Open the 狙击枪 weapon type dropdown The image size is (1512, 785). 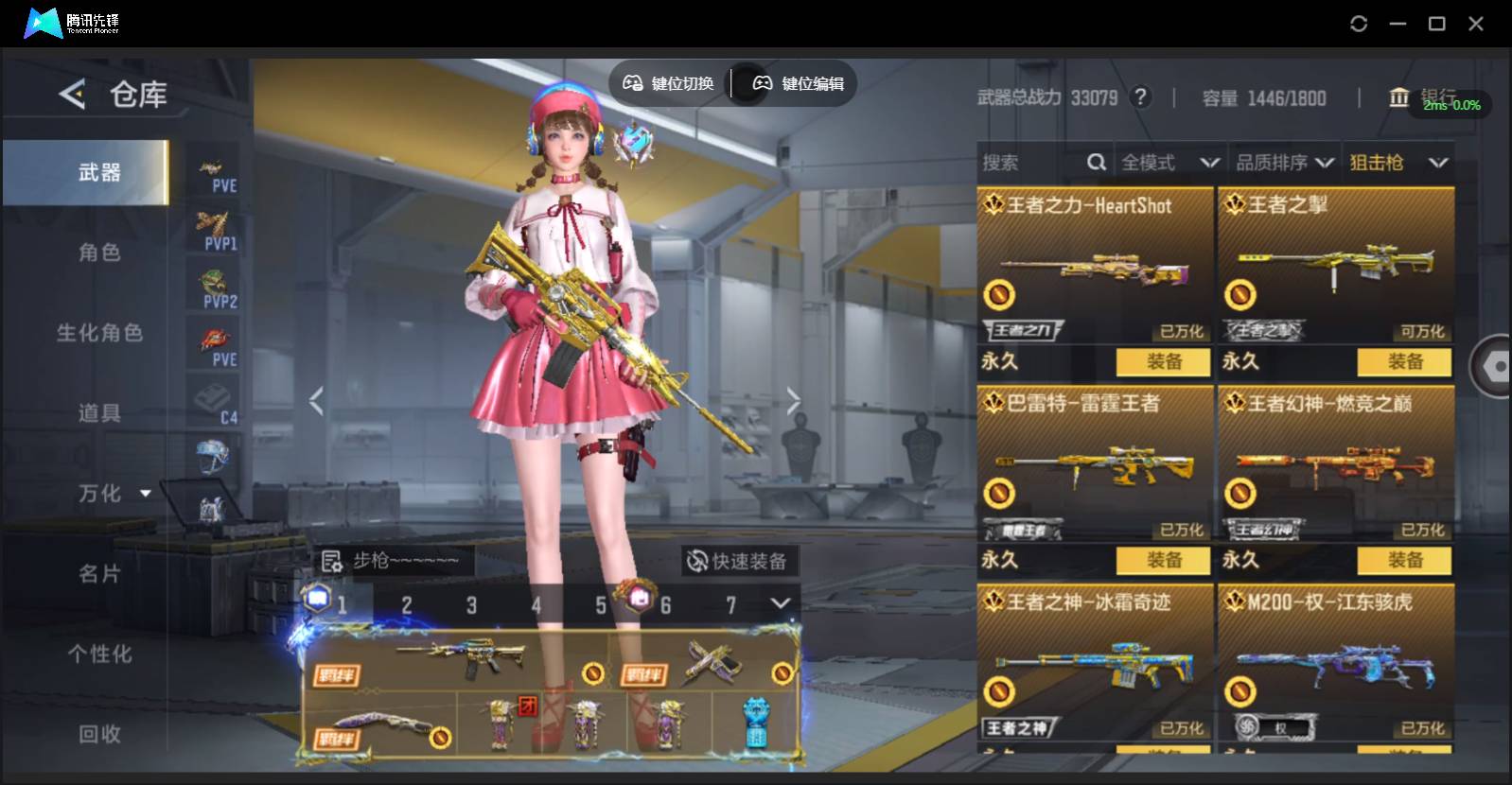[x=1398, y=163]
